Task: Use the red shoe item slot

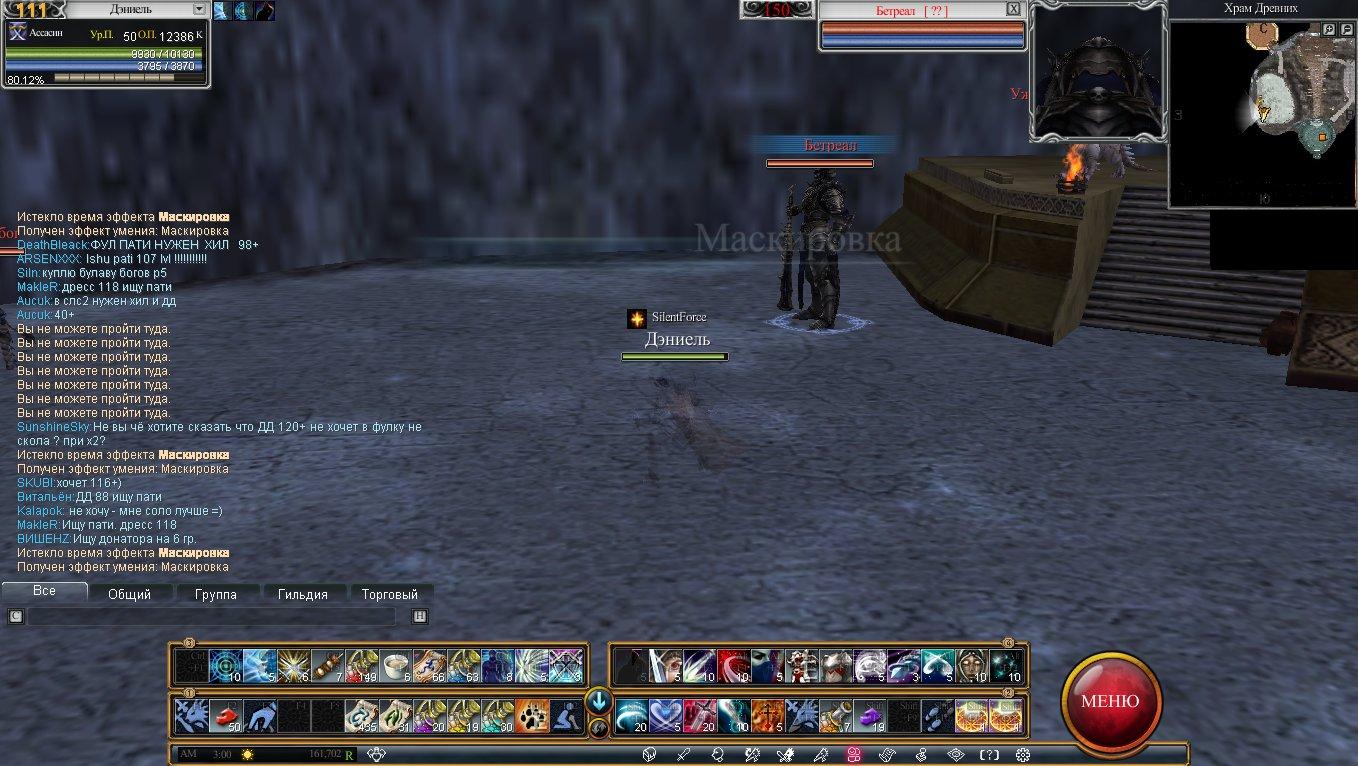Action: (x=226, y=716)
